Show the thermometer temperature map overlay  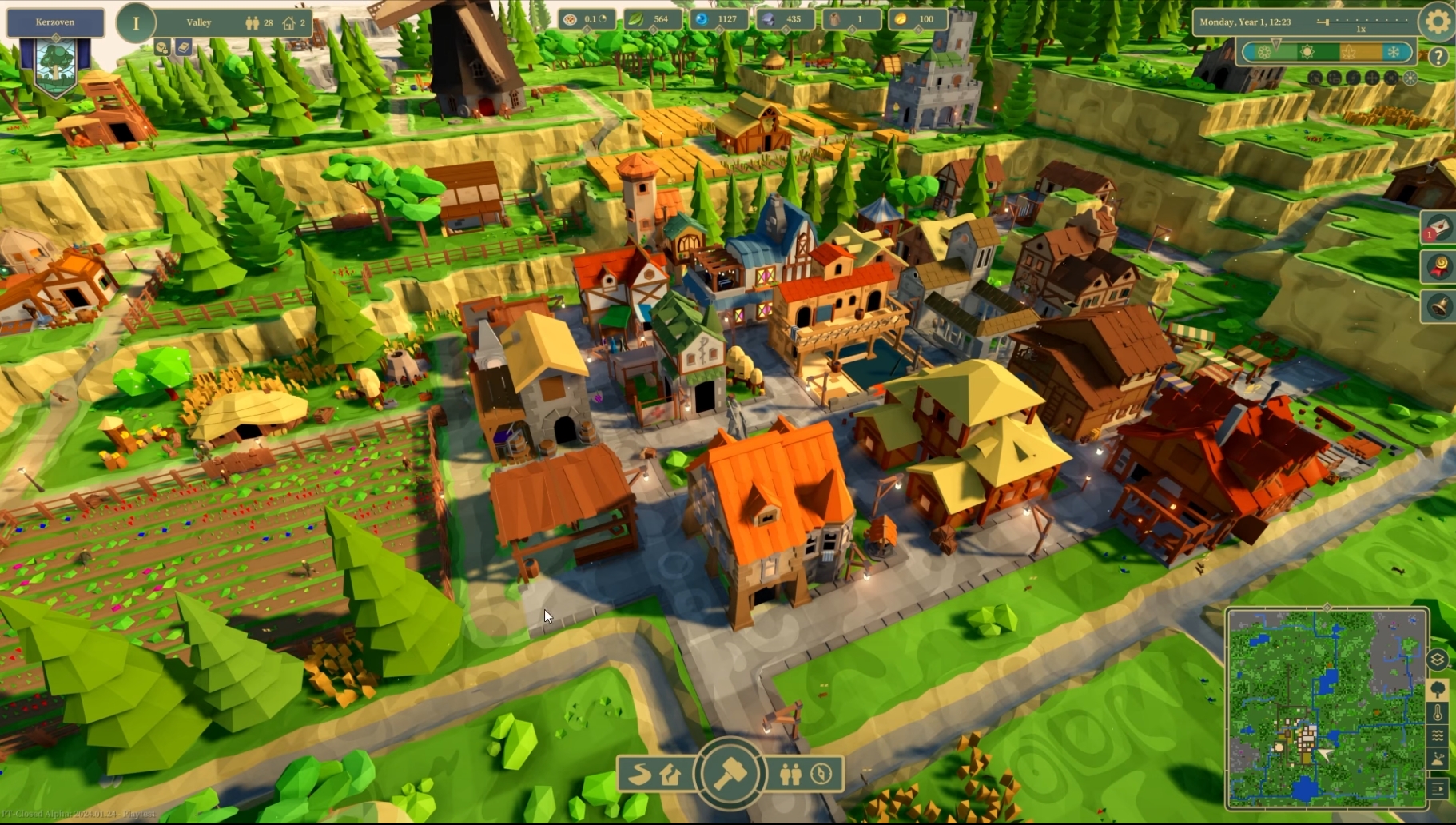[1438, 712]
